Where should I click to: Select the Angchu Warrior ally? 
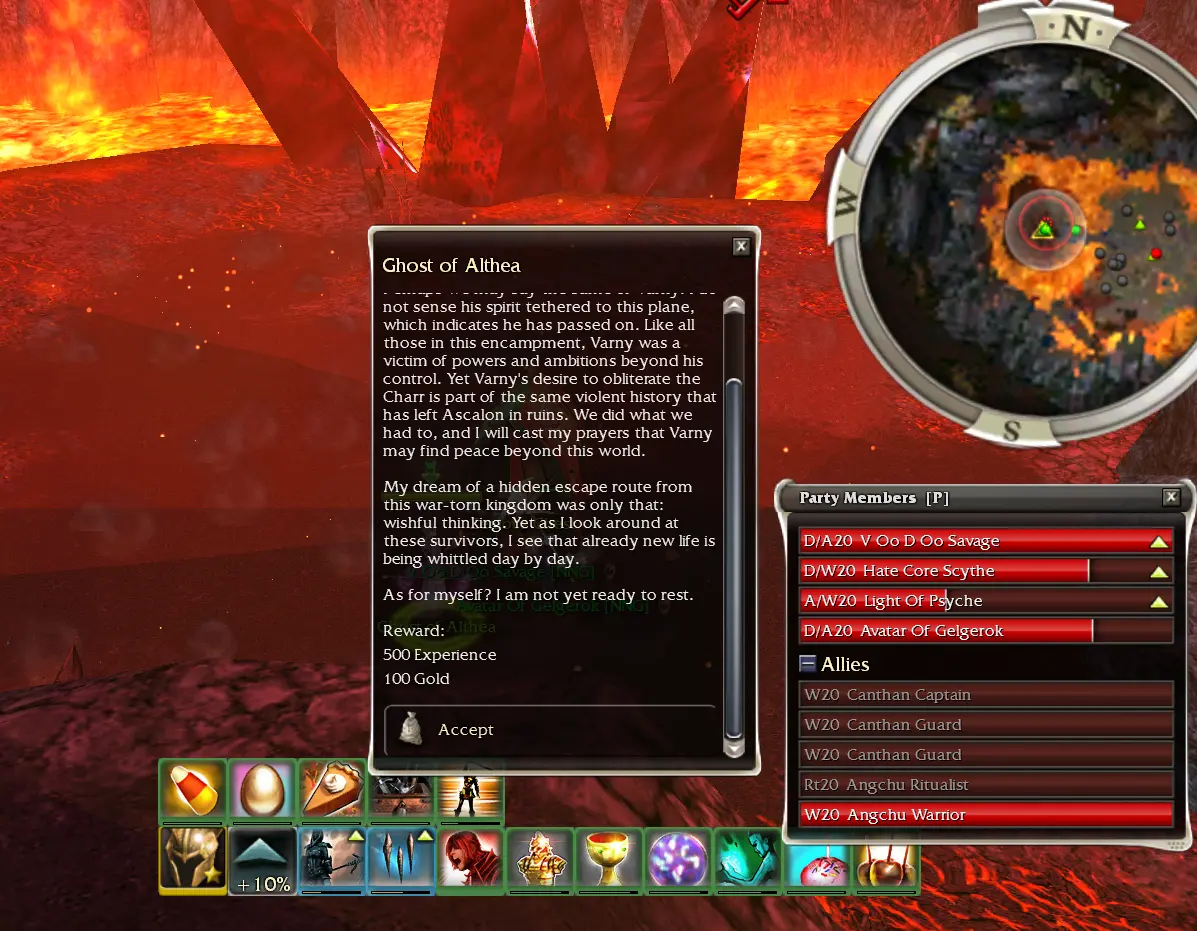[985, 815]
